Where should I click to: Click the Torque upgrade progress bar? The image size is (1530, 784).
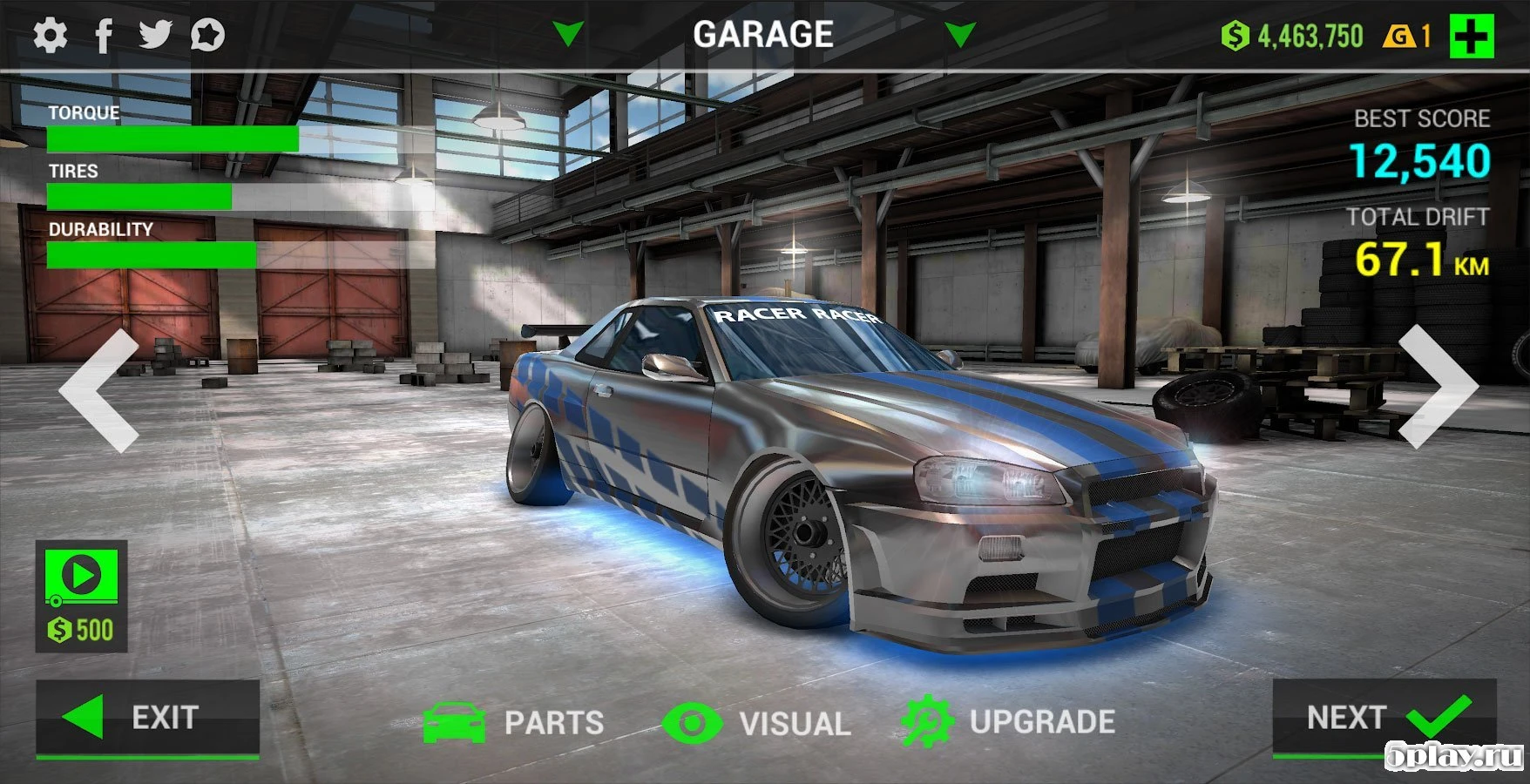coord(173,139)
